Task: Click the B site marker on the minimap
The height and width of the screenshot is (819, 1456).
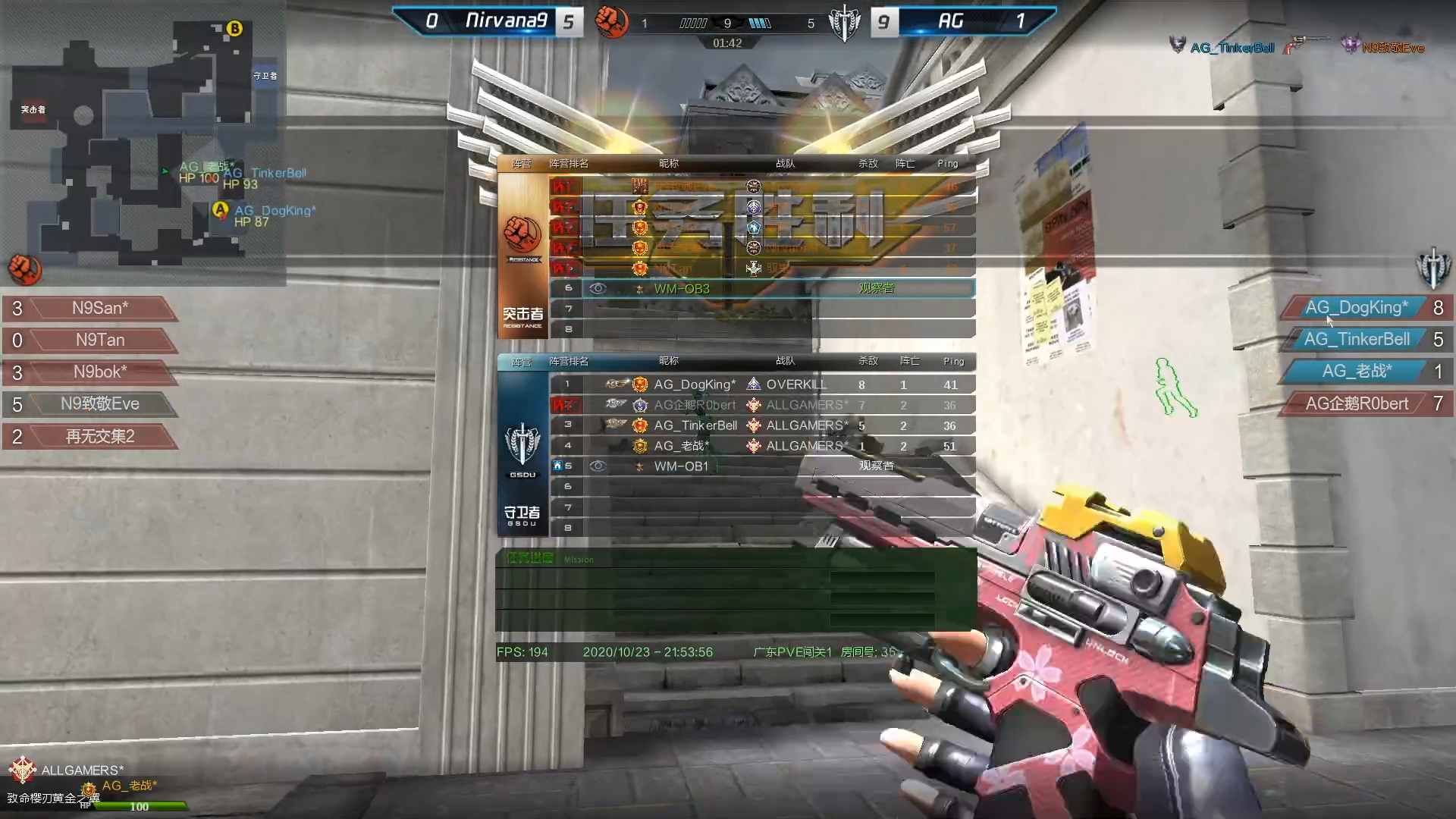Action: pos(235,29)
